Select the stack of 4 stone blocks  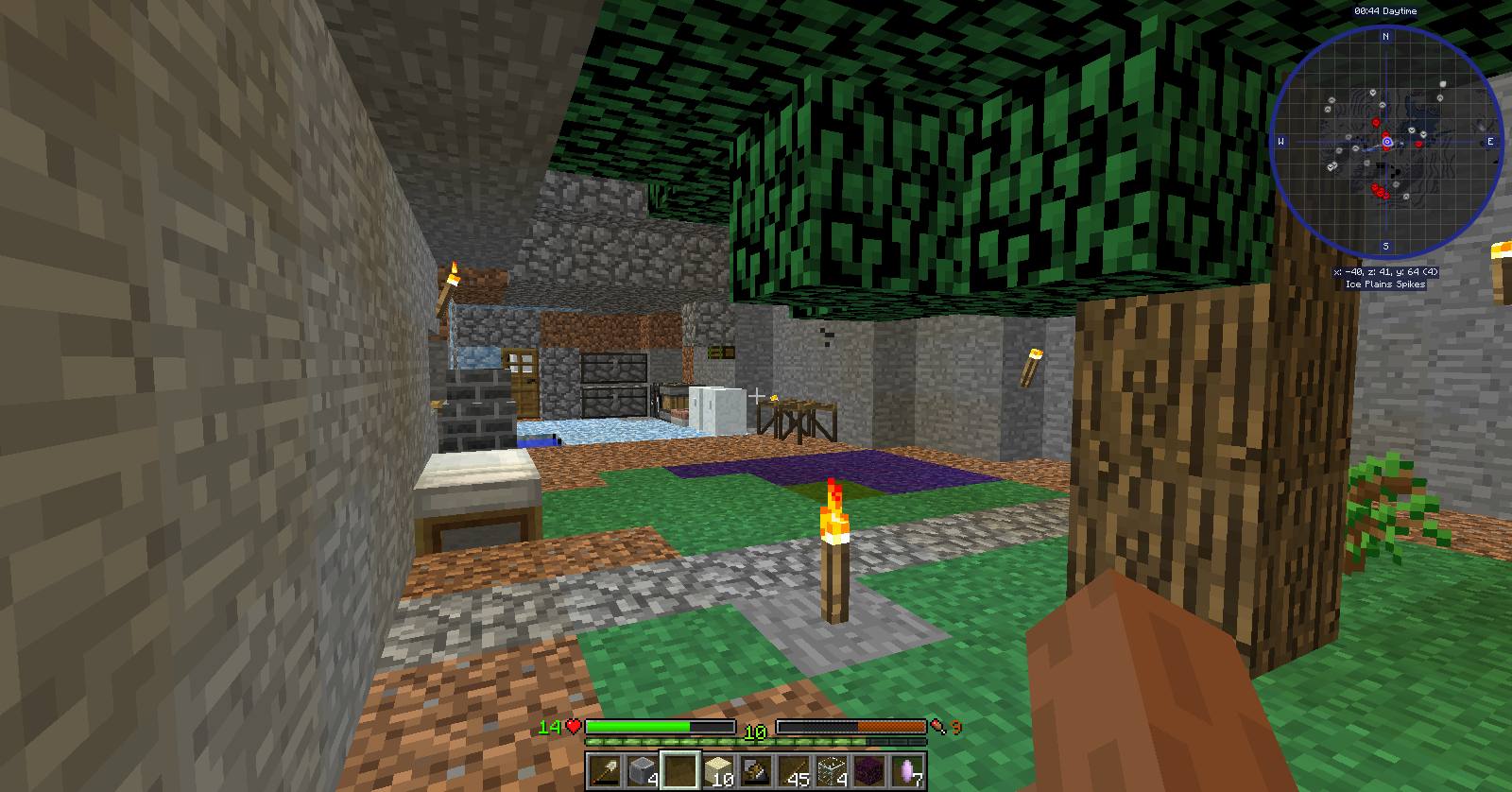click(x=641, y=771)
